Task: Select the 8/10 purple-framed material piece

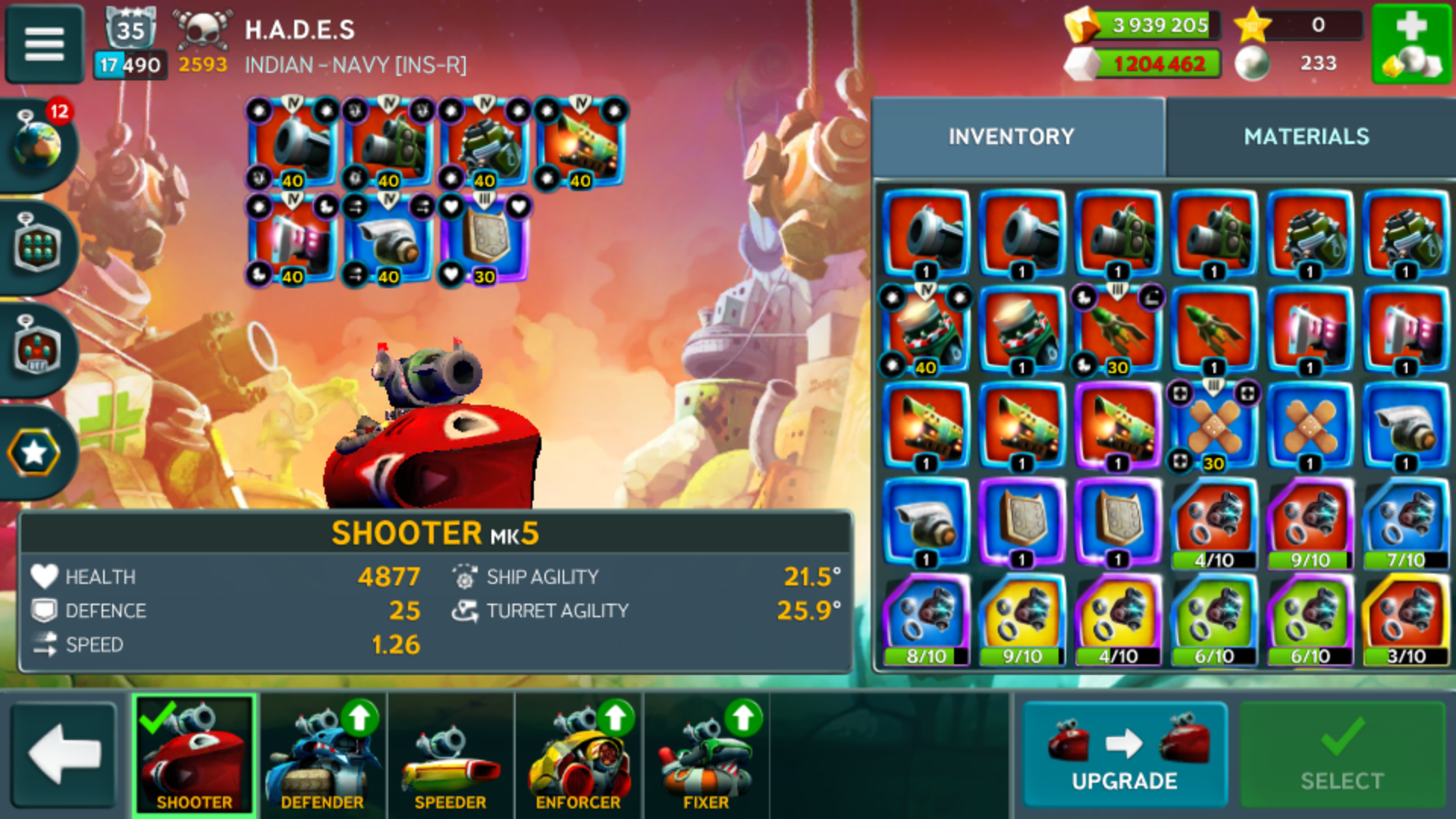Action: click(926, 618)
